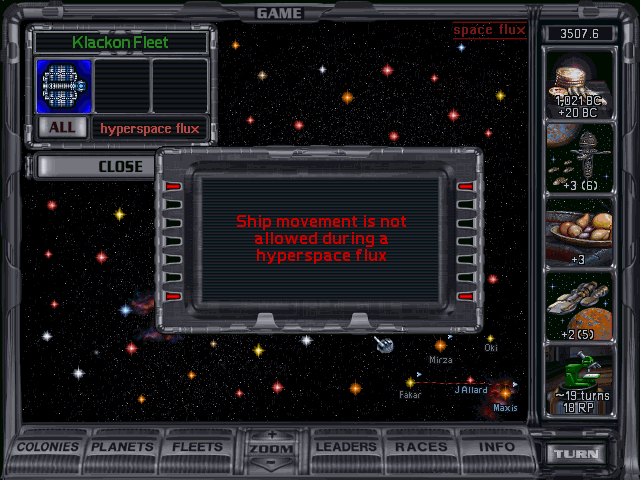Select the Klackon ship icon
The height and width of the screenshot is (480, 640).
point(65,85)
